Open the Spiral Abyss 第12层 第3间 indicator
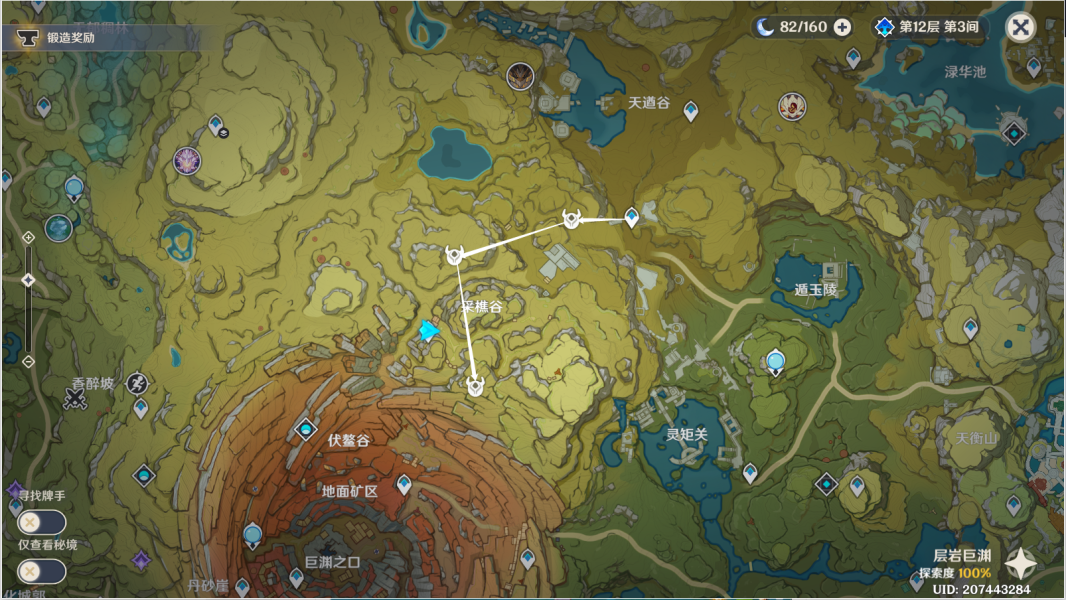This screenshot has height=600, width=1066. tap(930, 27)
